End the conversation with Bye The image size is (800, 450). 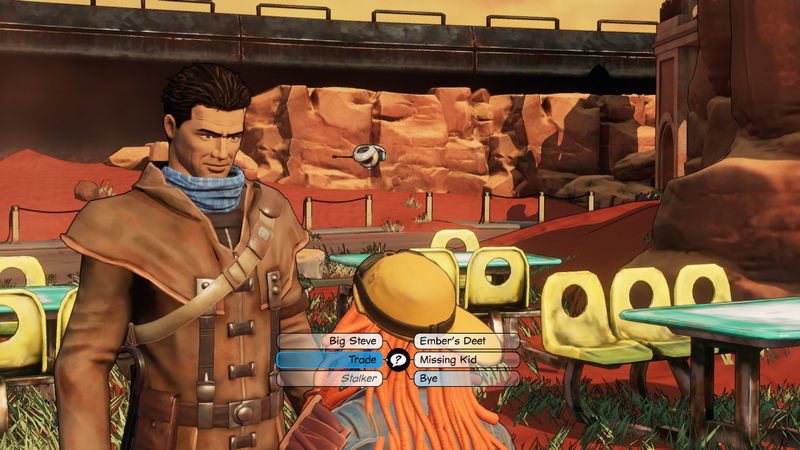pyautogui.click(x=465, y=379)
